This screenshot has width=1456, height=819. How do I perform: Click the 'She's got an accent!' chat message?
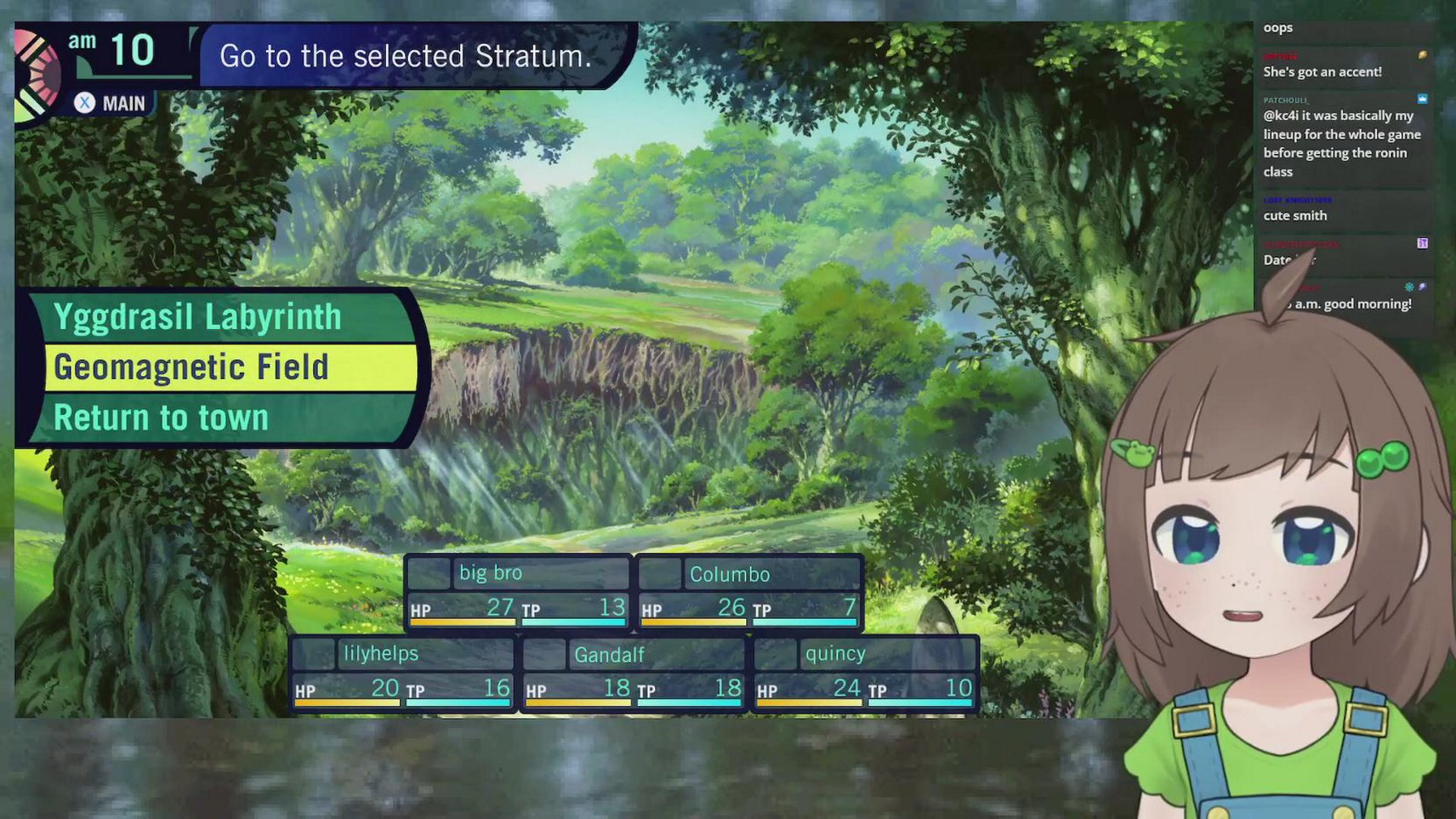point(1322,72)
